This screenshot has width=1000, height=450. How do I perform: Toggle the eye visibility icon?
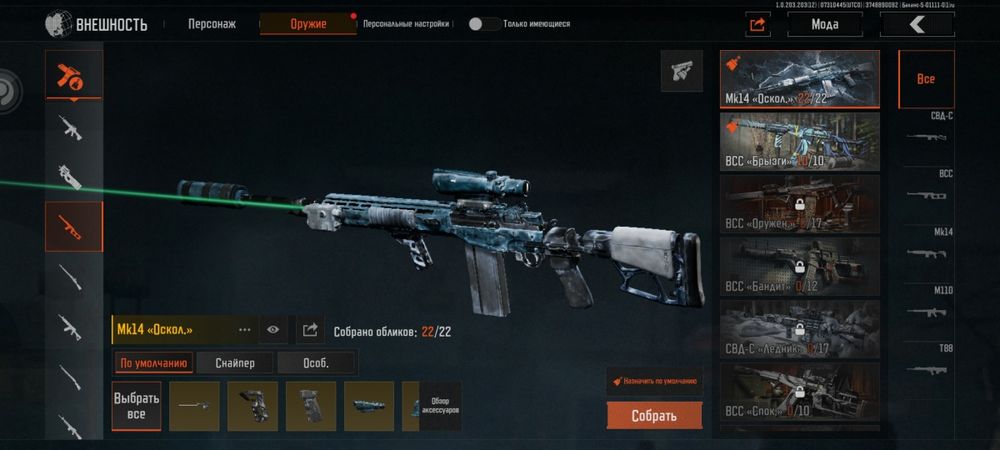[273, 329]
